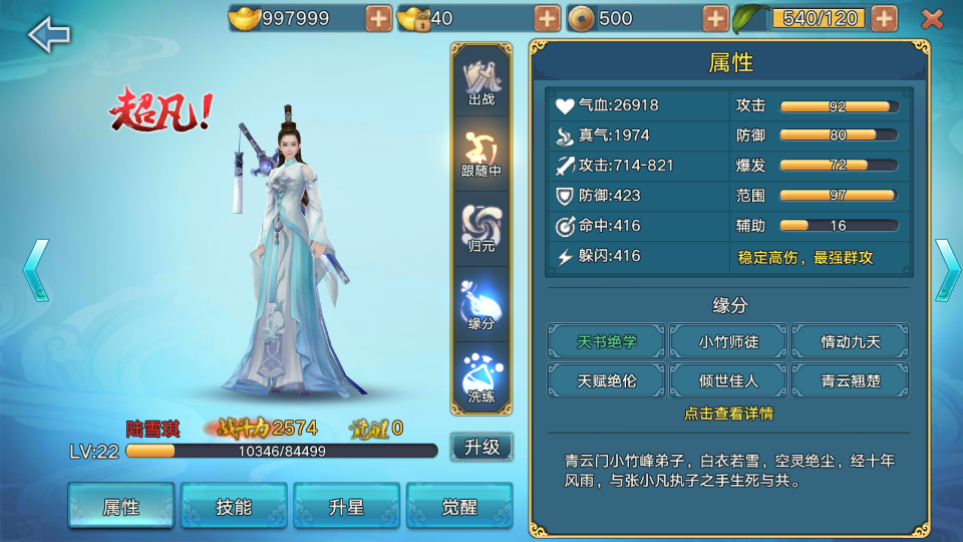Select the 天书绝学 bond

click(606, 342)
